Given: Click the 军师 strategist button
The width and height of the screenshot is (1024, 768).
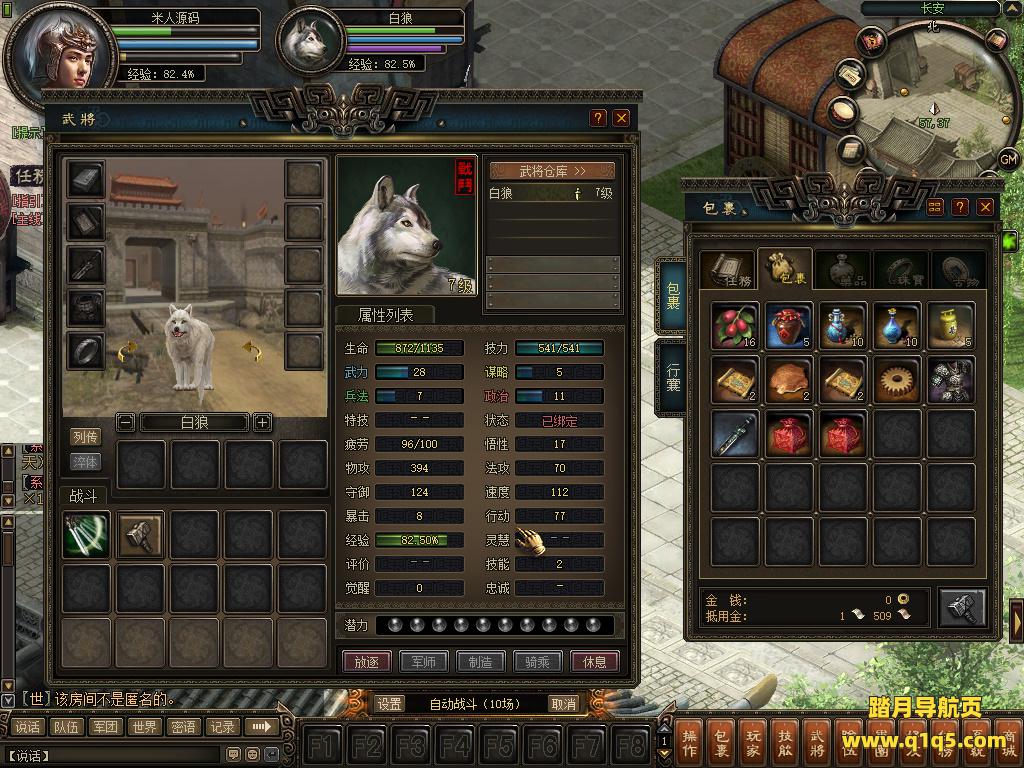Looking at the screenshot, I should [423, 661].
